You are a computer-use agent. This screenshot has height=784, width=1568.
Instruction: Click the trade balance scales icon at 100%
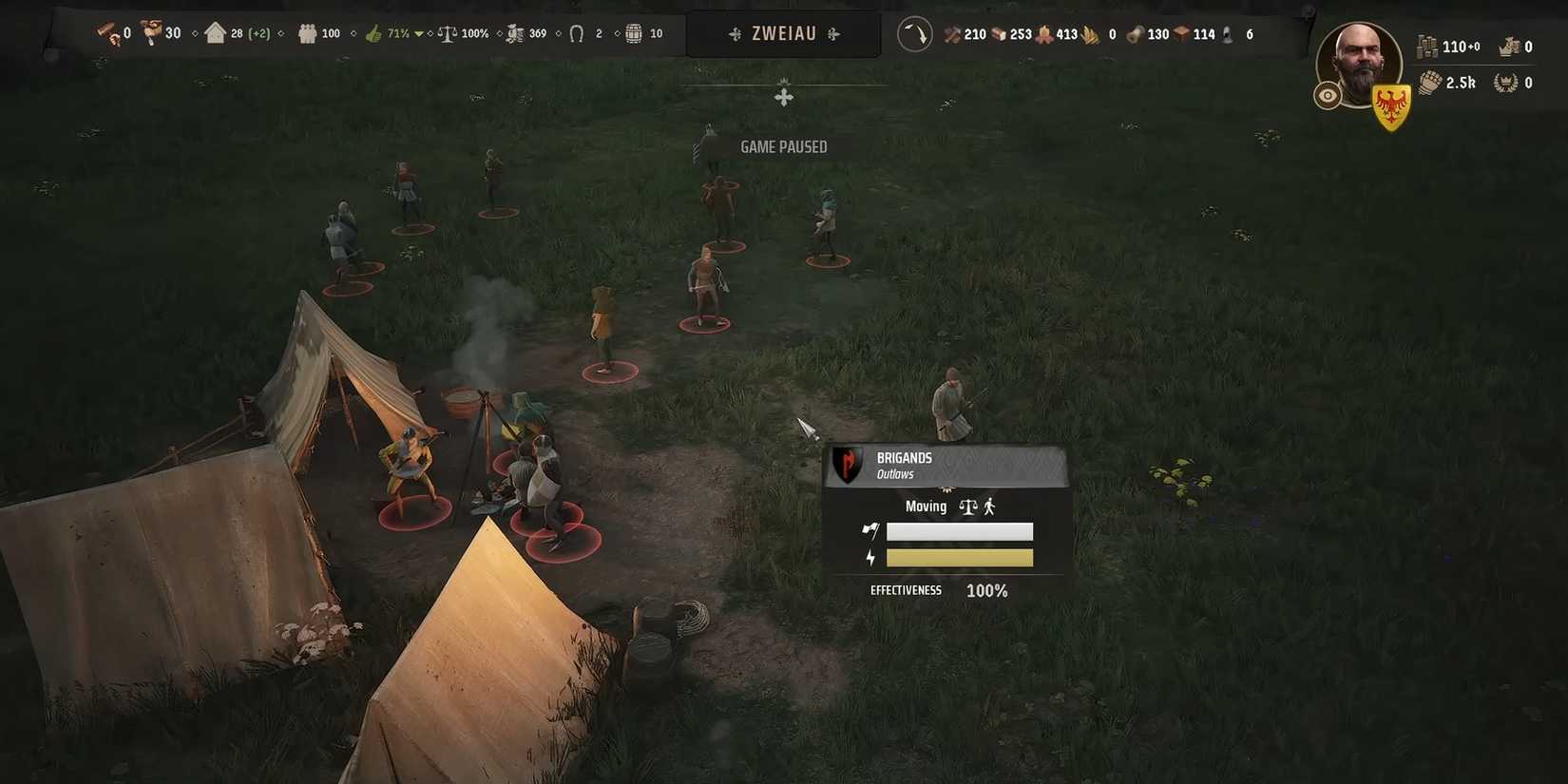point(447,33)
